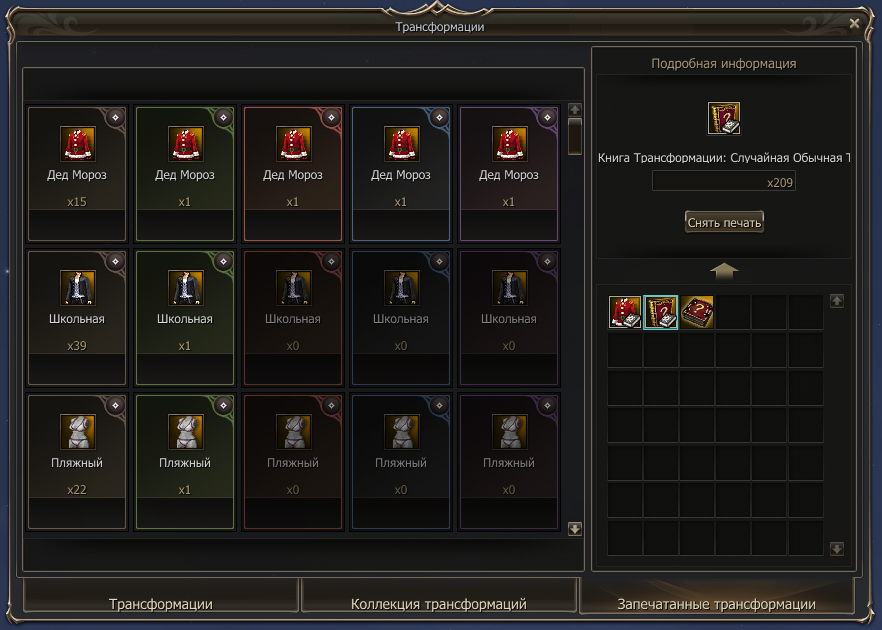Screen dimensions: 882x630
Task: Close the Трансформации window
Action: [854, 22]
